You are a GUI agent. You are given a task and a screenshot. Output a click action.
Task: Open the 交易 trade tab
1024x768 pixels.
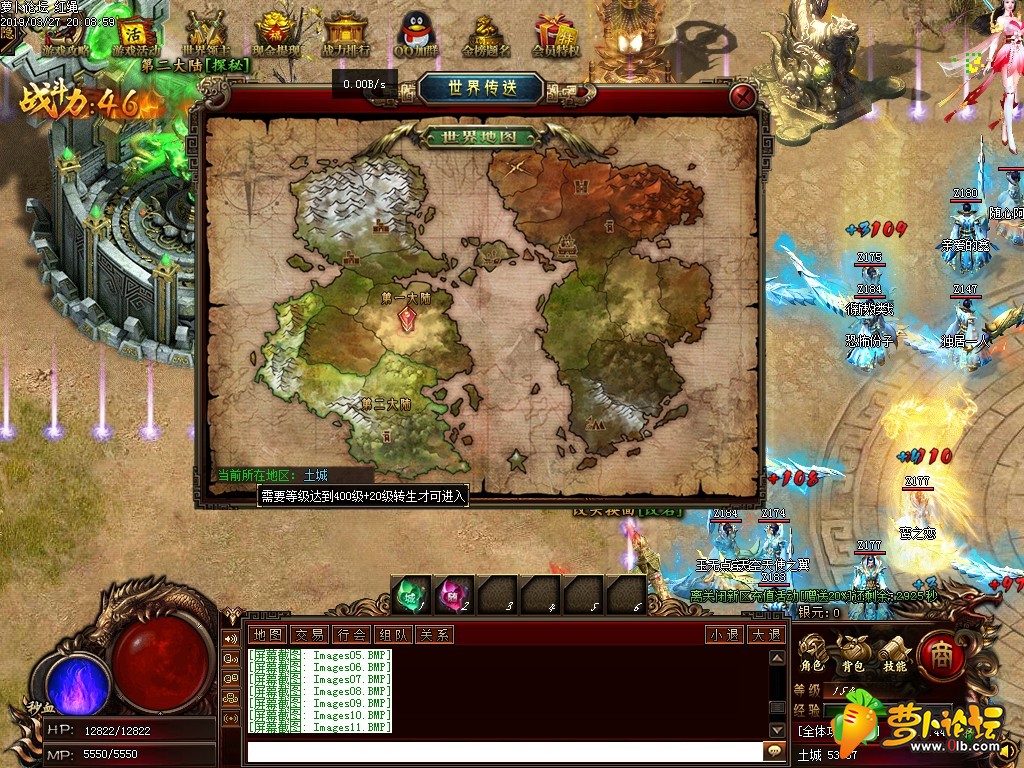309,634
